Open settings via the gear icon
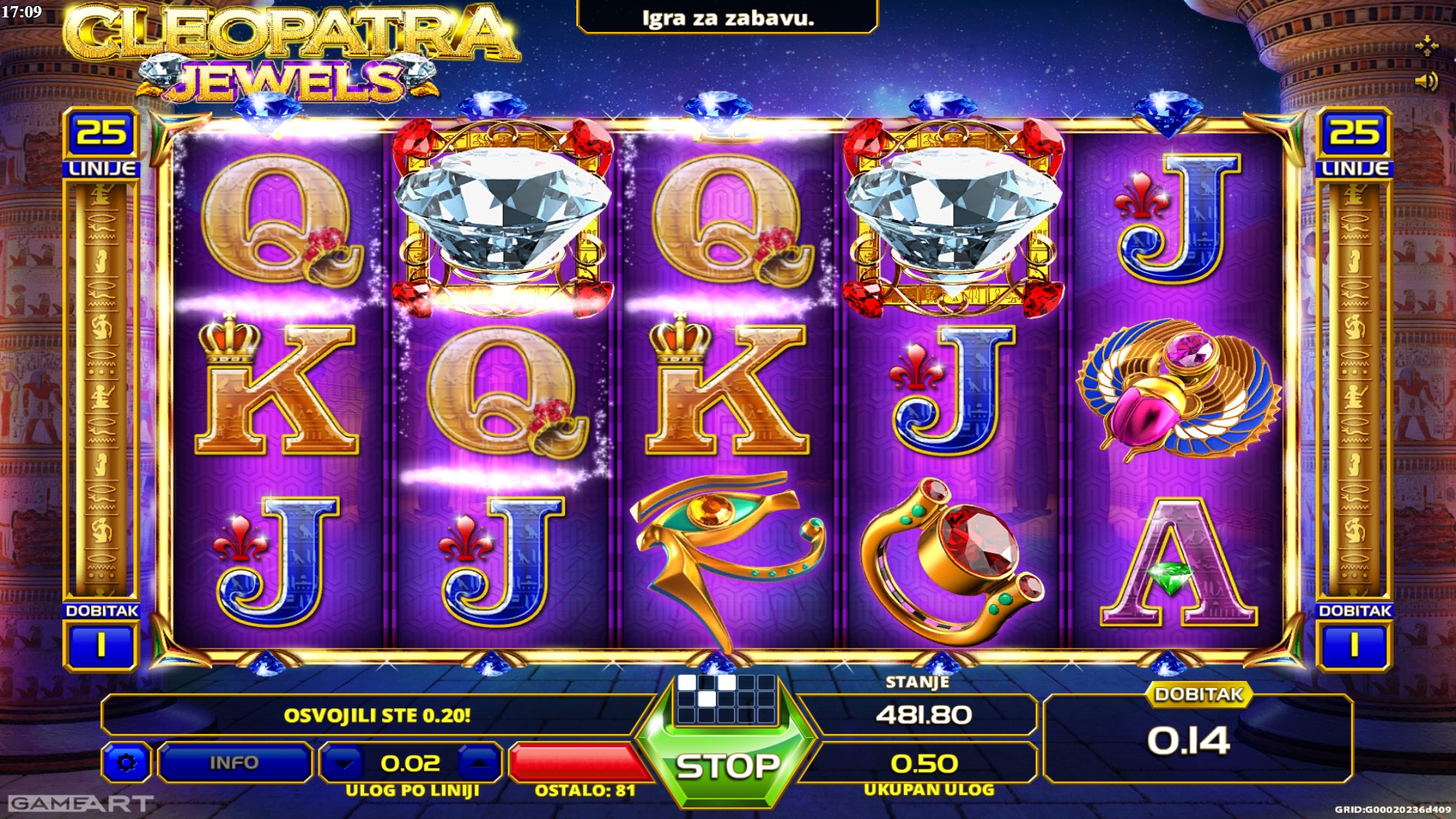 pos(127,762)
